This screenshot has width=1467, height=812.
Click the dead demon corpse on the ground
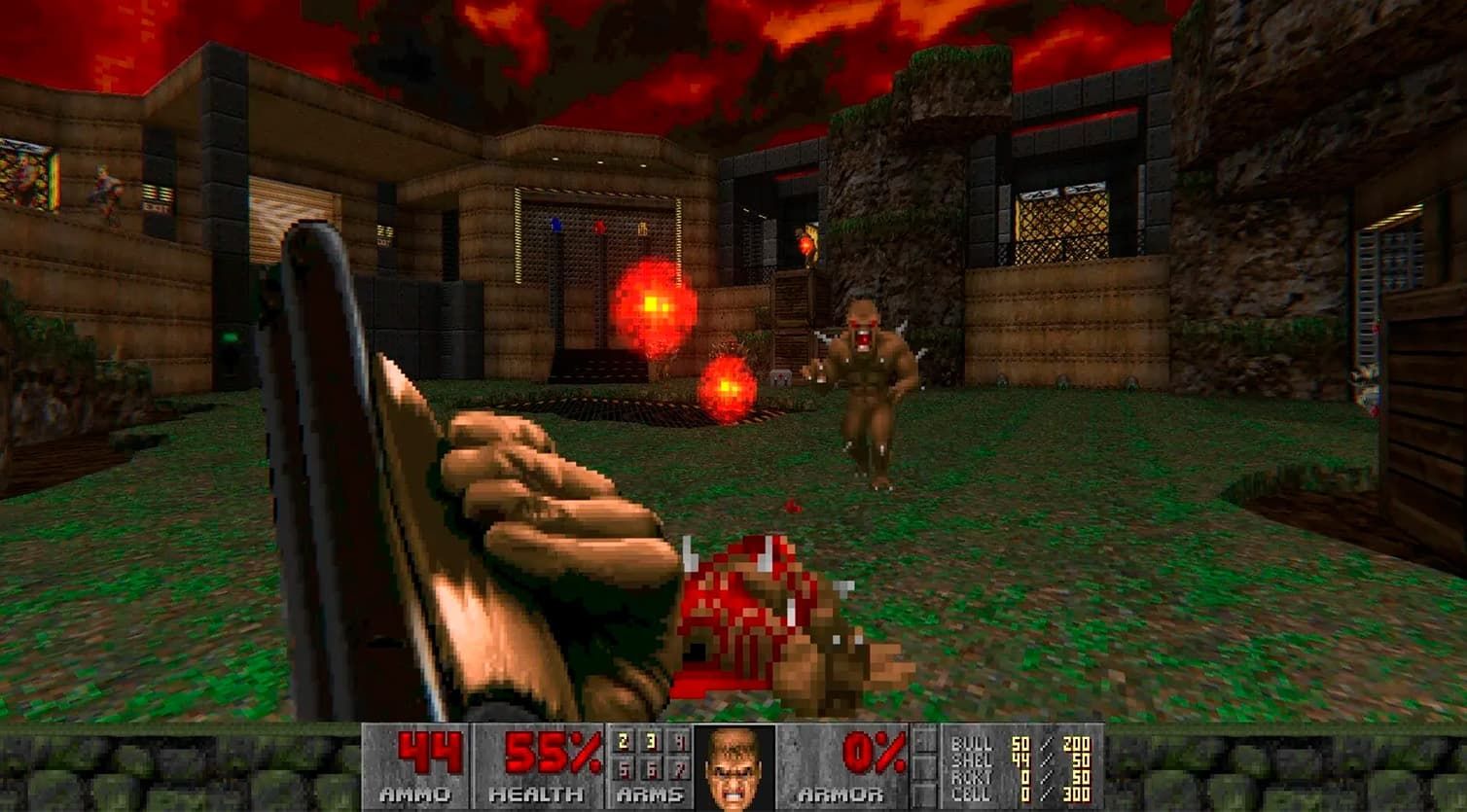[759, 613]
